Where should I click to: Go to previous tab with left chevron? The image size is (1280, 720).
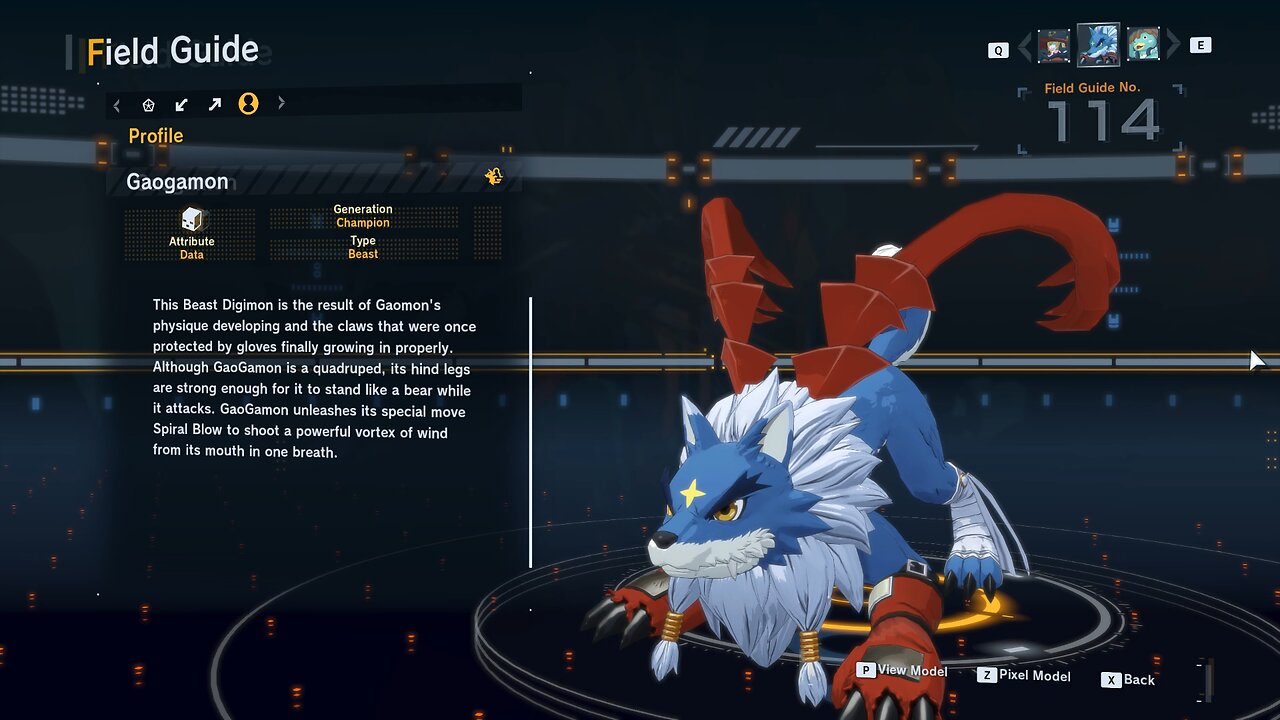117,104
